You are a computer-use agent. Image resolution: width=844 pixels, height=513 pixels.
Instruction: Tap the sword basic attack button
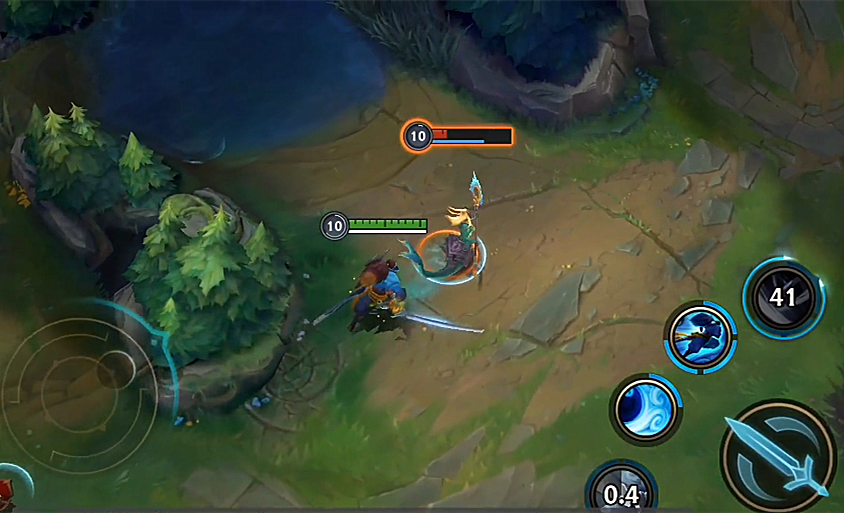click(778, 456)
